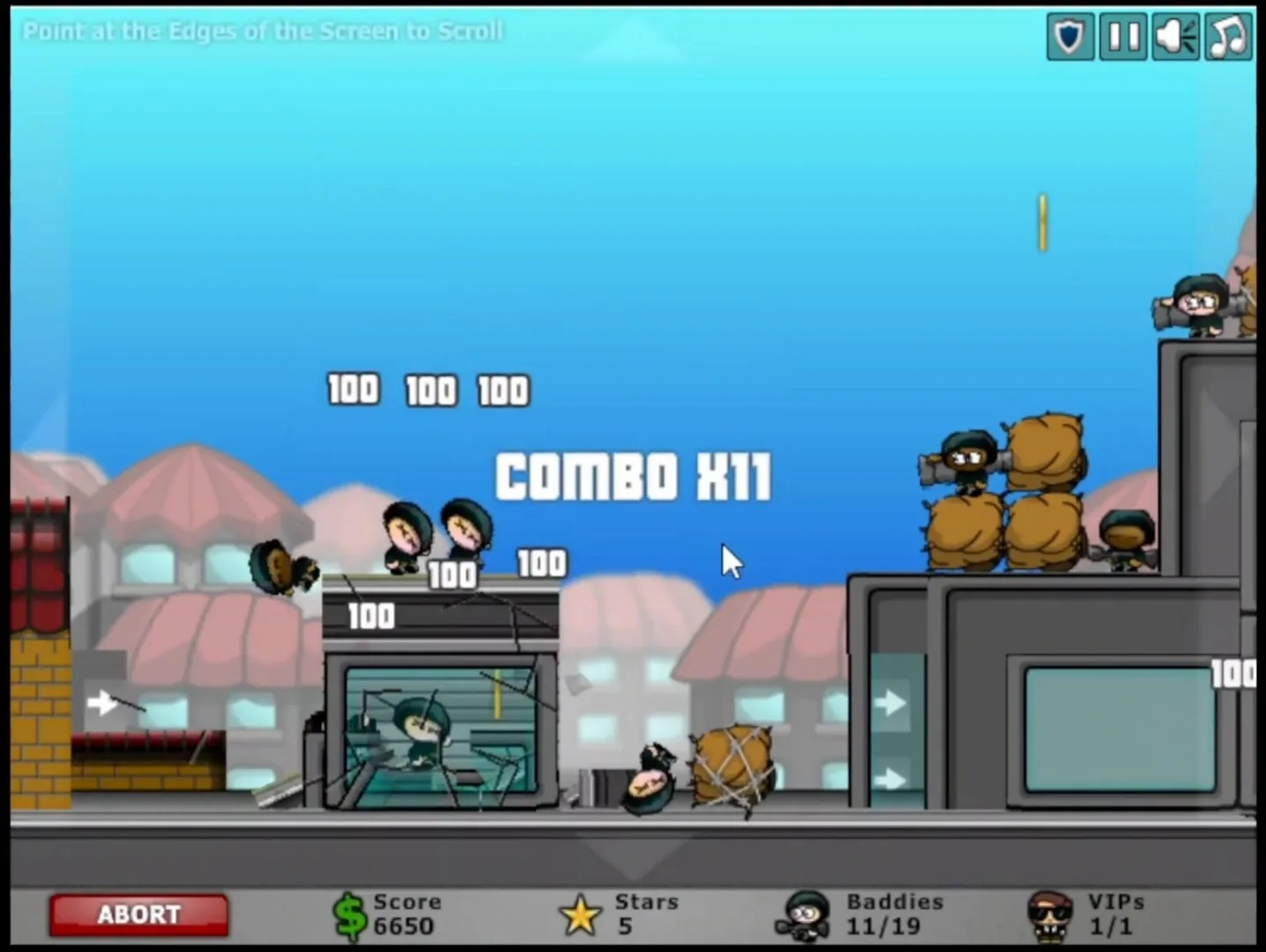Select the gold star Stars icon
Image resolution: width=1266 pixels, height=952 pixels.
580,914
